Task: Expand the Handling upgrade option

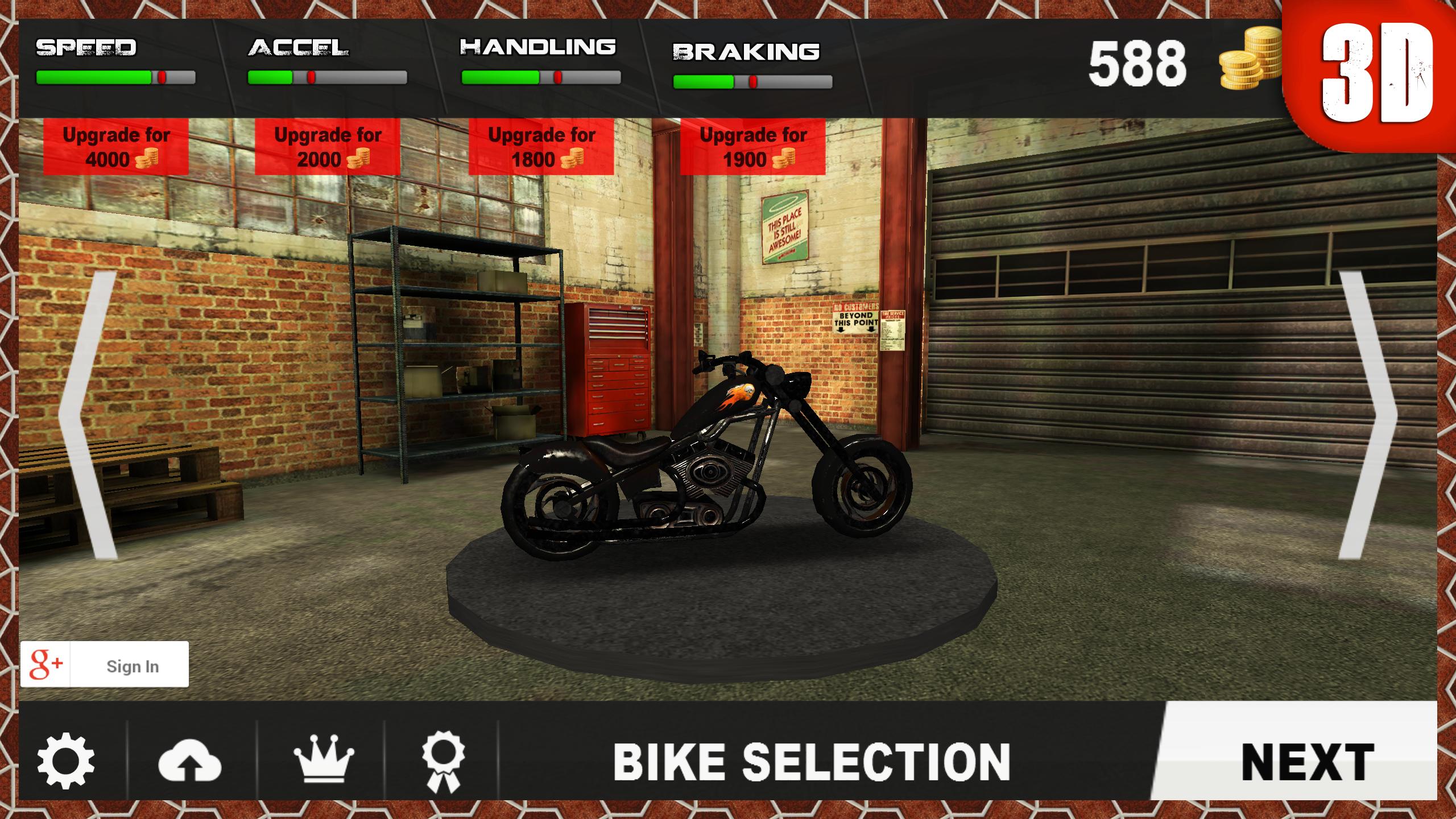Action: point(541,147)
